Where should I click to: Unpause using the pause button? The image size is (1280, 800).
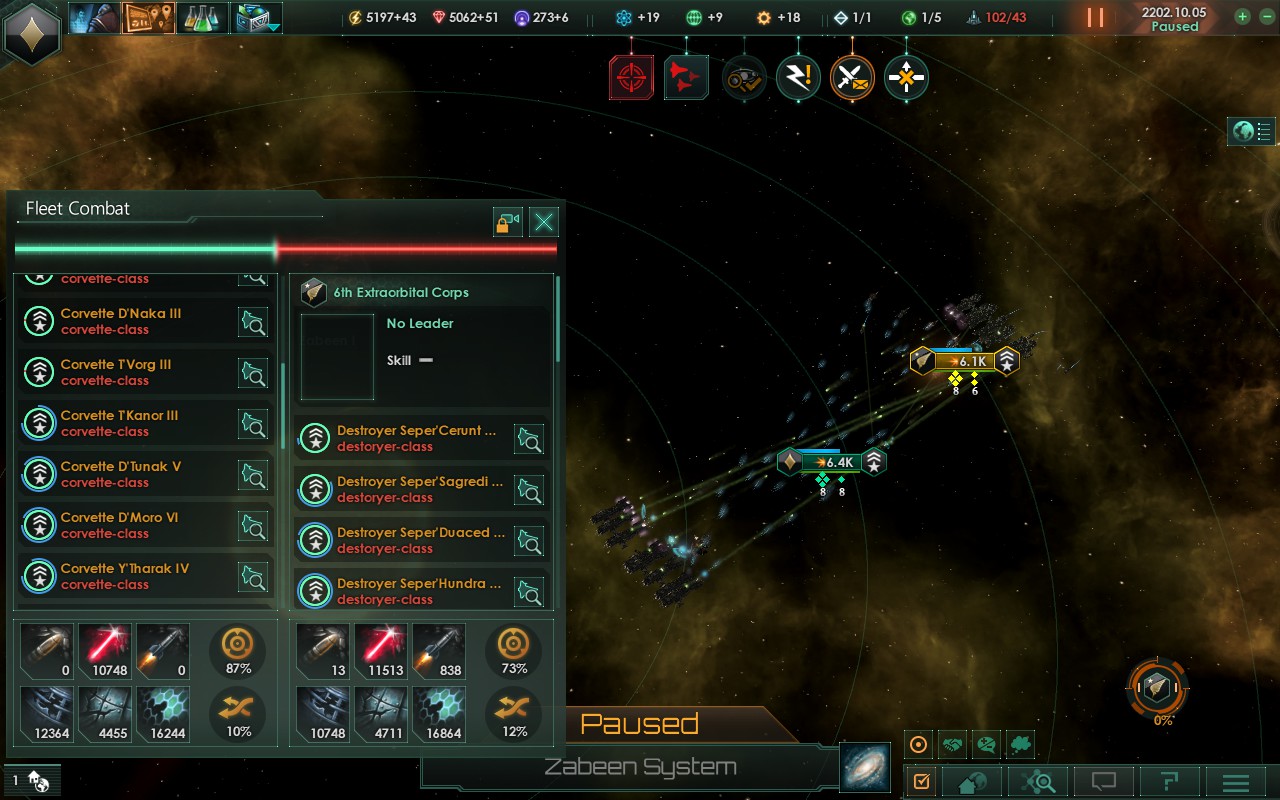pos(1096,17)
